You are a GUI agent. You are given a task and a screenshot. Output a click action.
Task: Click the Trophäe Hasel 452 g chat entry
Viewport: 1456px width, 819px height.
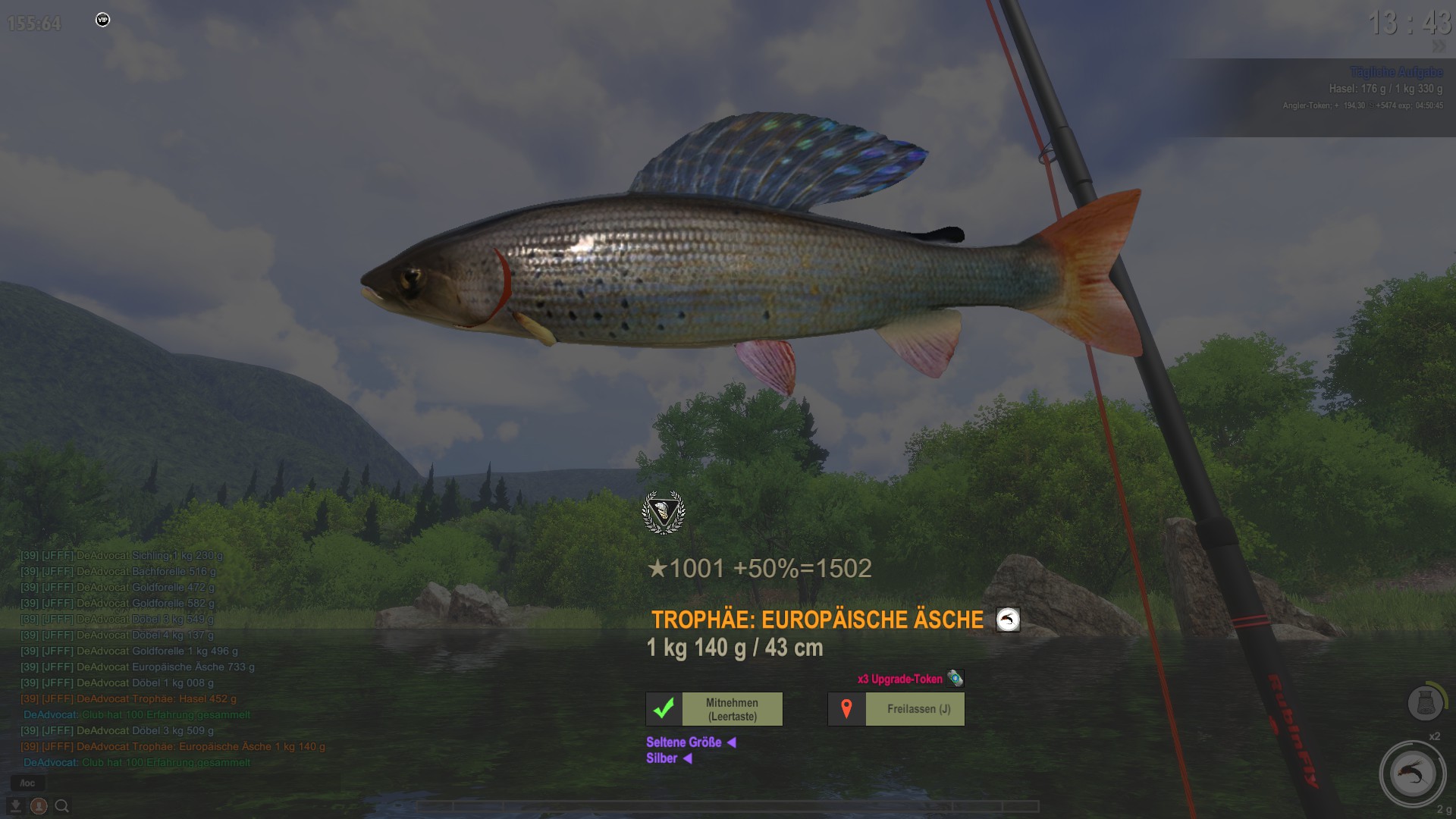pos(129,698)
